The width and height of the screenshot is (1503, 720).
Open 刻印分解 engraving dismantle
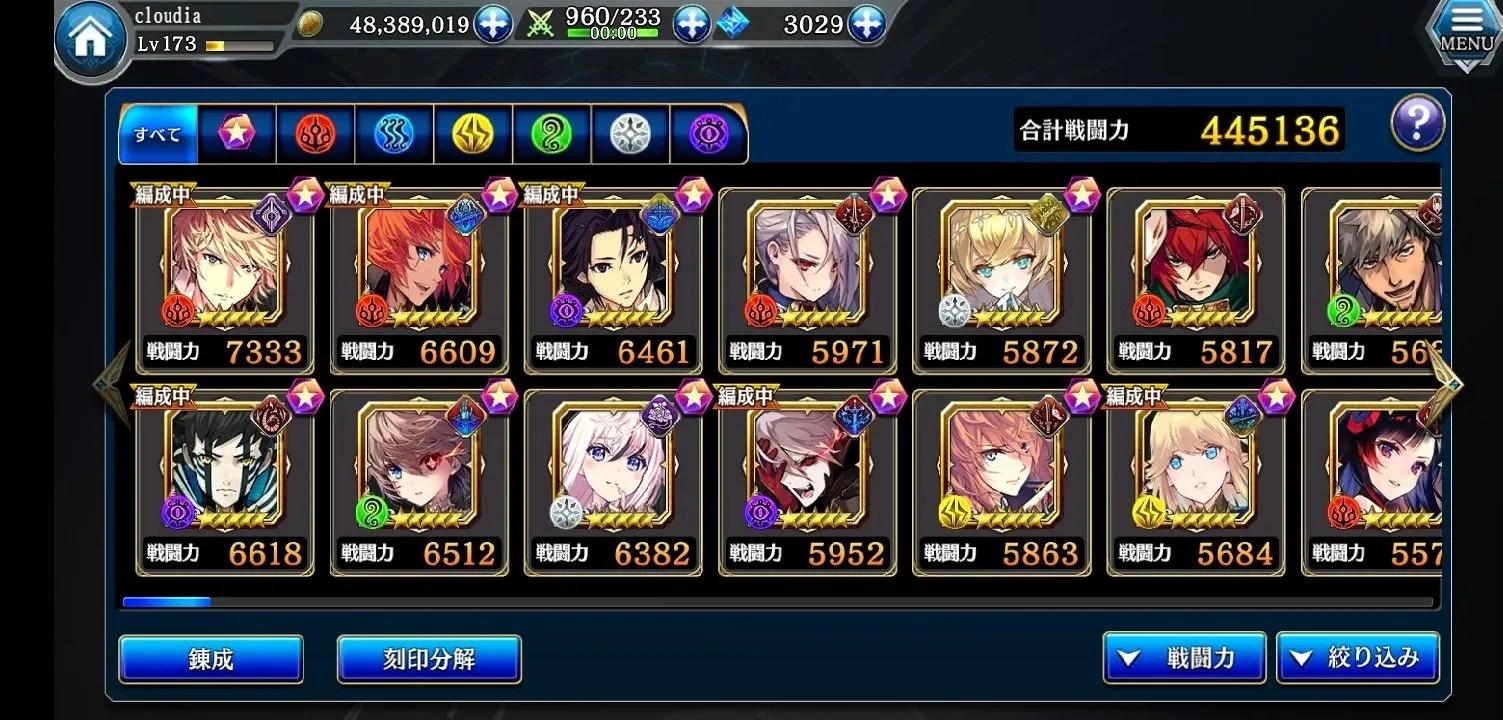[429, 659]
